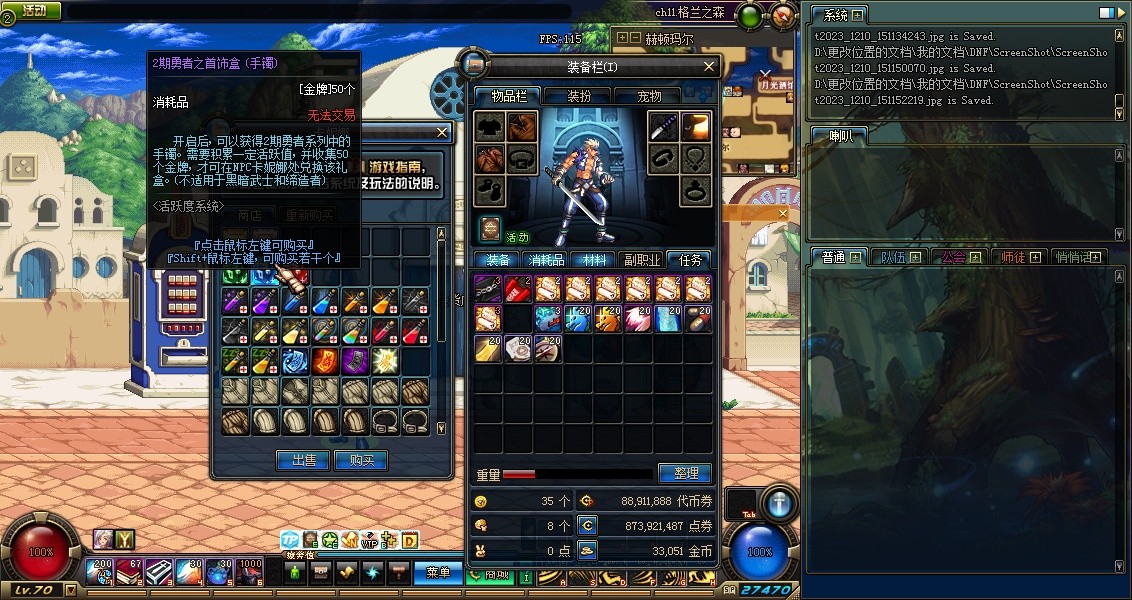Select the 装备 equipment category
This screenshot has height=600, width=1132.
498,260
